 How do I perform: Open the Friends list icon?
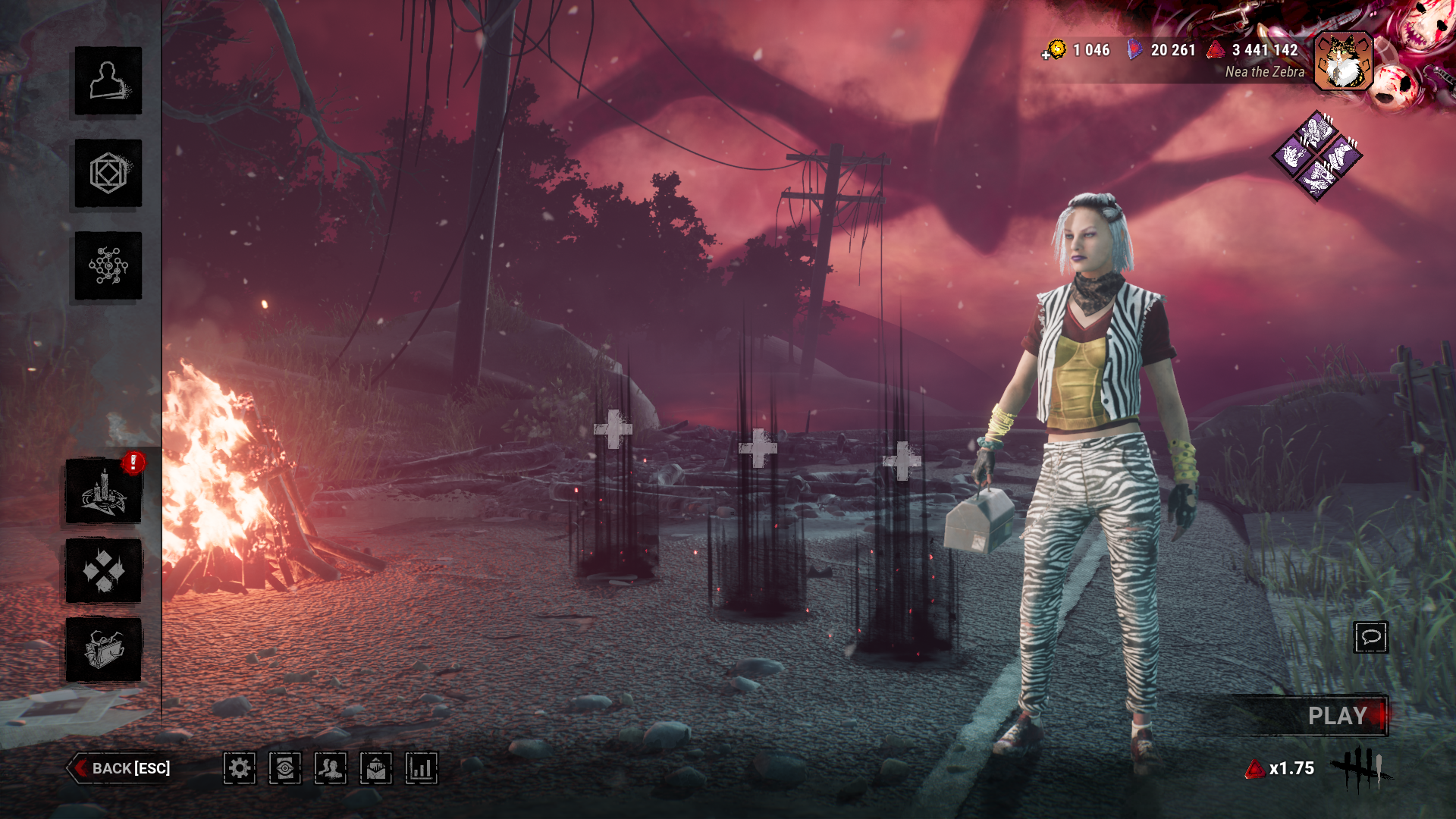click(329, 769)
